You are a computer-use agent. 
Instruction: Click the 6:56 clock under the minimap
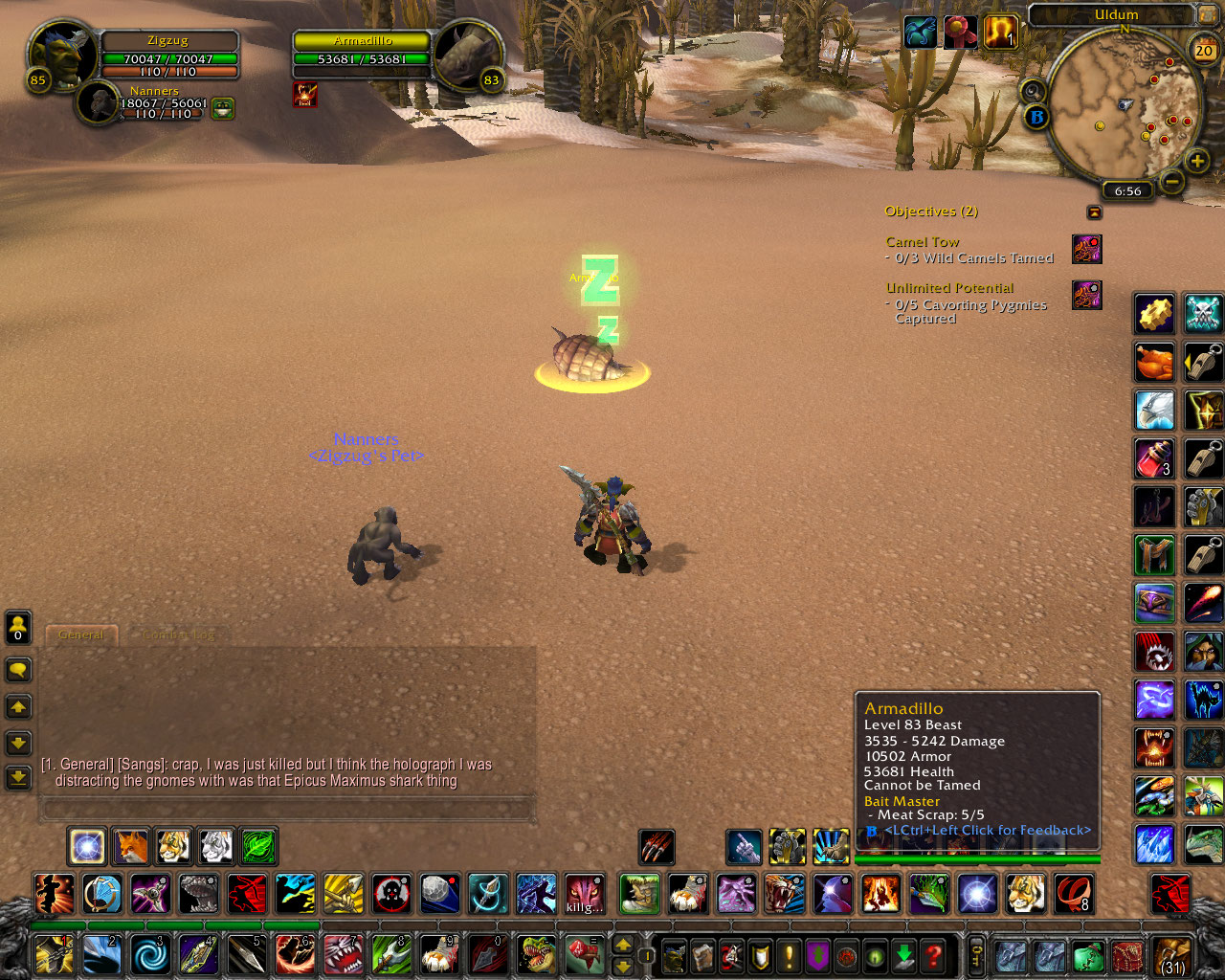click(x=1126, y=190)
